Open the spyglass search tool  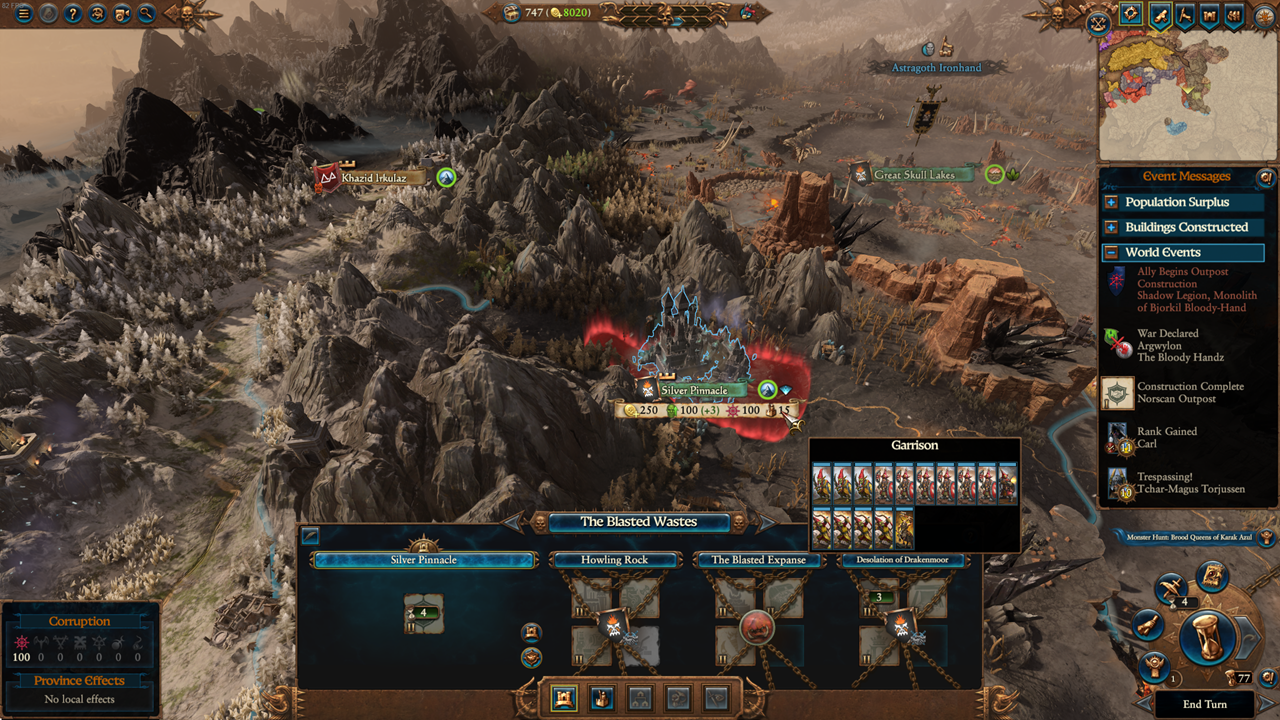pyautogui.click(x=145, y=14)
